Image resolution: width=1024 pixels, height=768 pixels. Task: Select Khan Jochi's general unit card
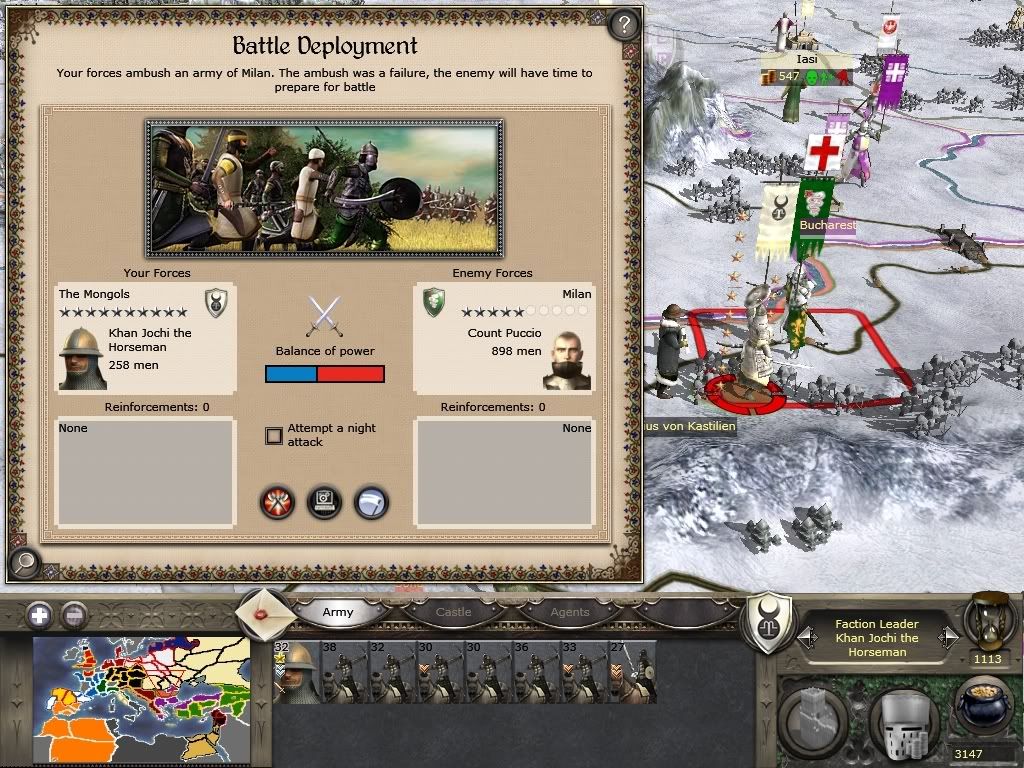coord(294,673)
